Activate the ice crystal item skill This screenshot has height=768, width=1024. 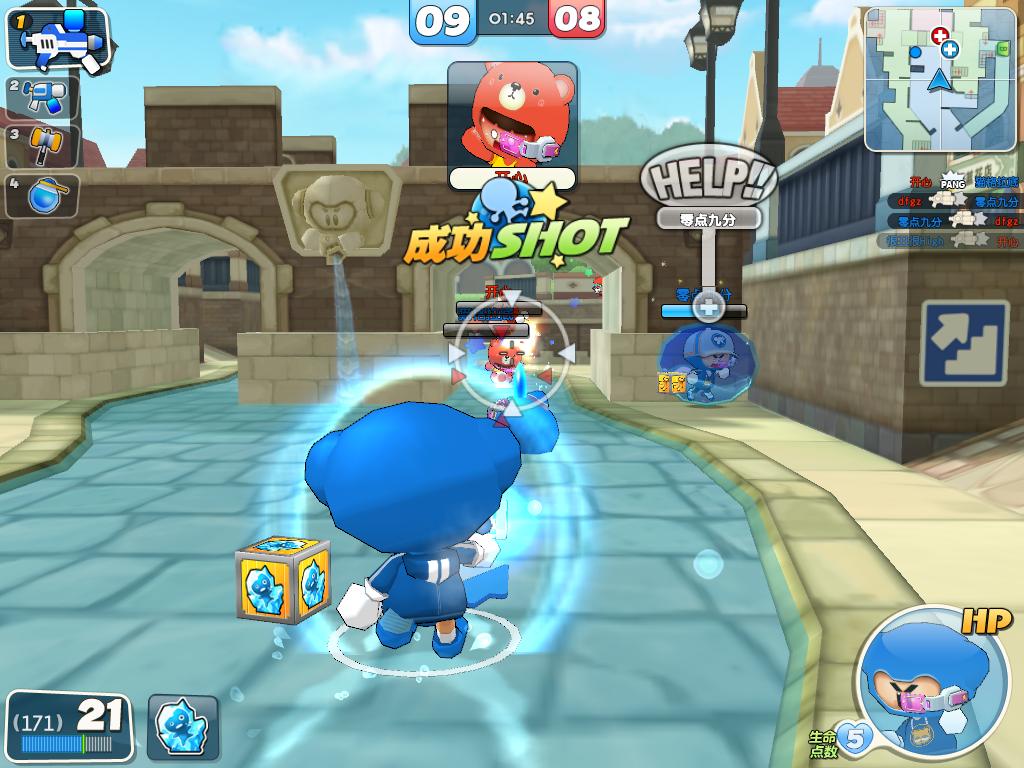[184, 727]
